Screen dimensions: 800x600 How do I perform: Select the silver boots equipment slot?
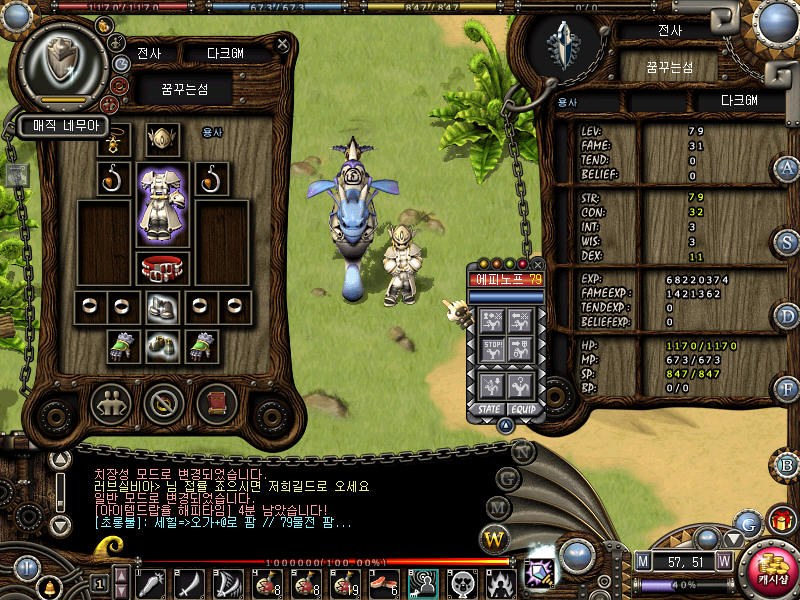click(162, 307)
